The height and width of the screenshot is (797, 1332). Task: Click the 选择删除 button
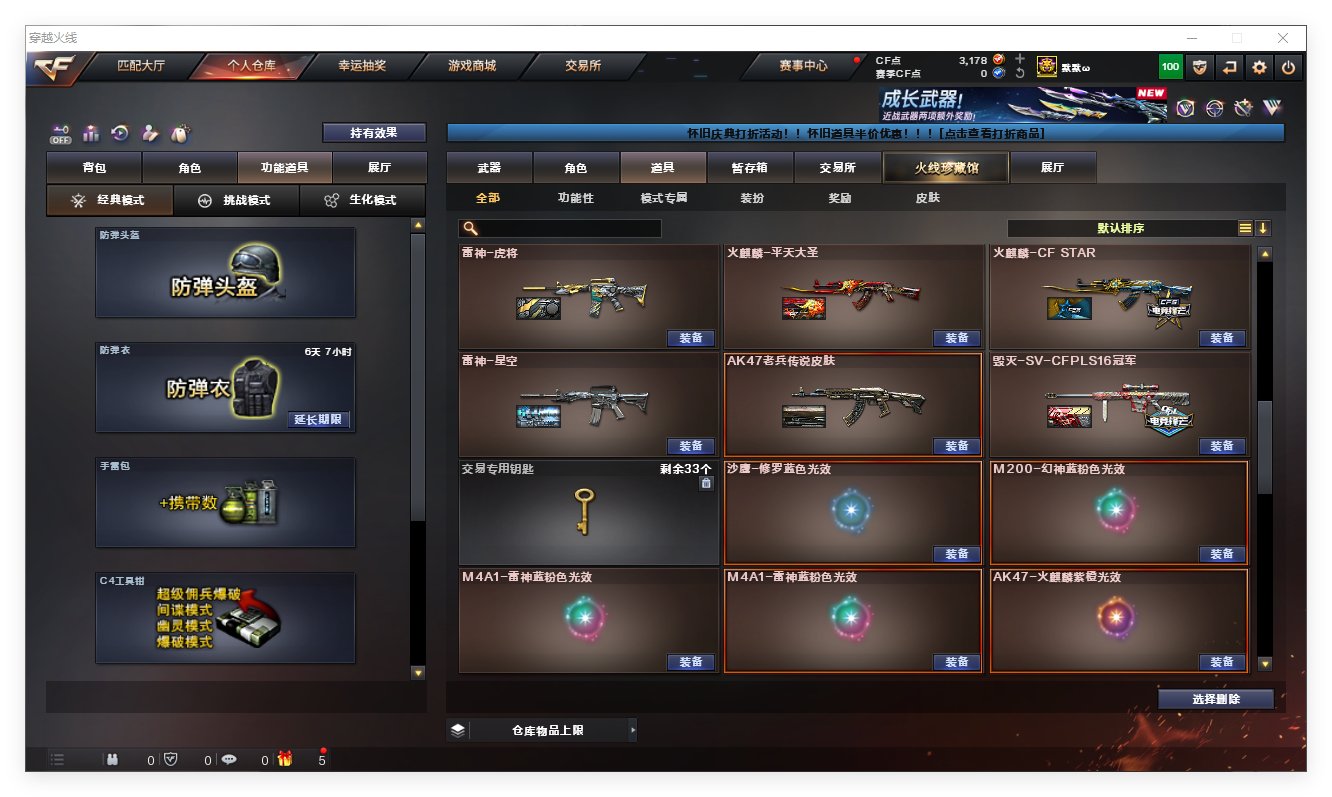(1215, 699)
